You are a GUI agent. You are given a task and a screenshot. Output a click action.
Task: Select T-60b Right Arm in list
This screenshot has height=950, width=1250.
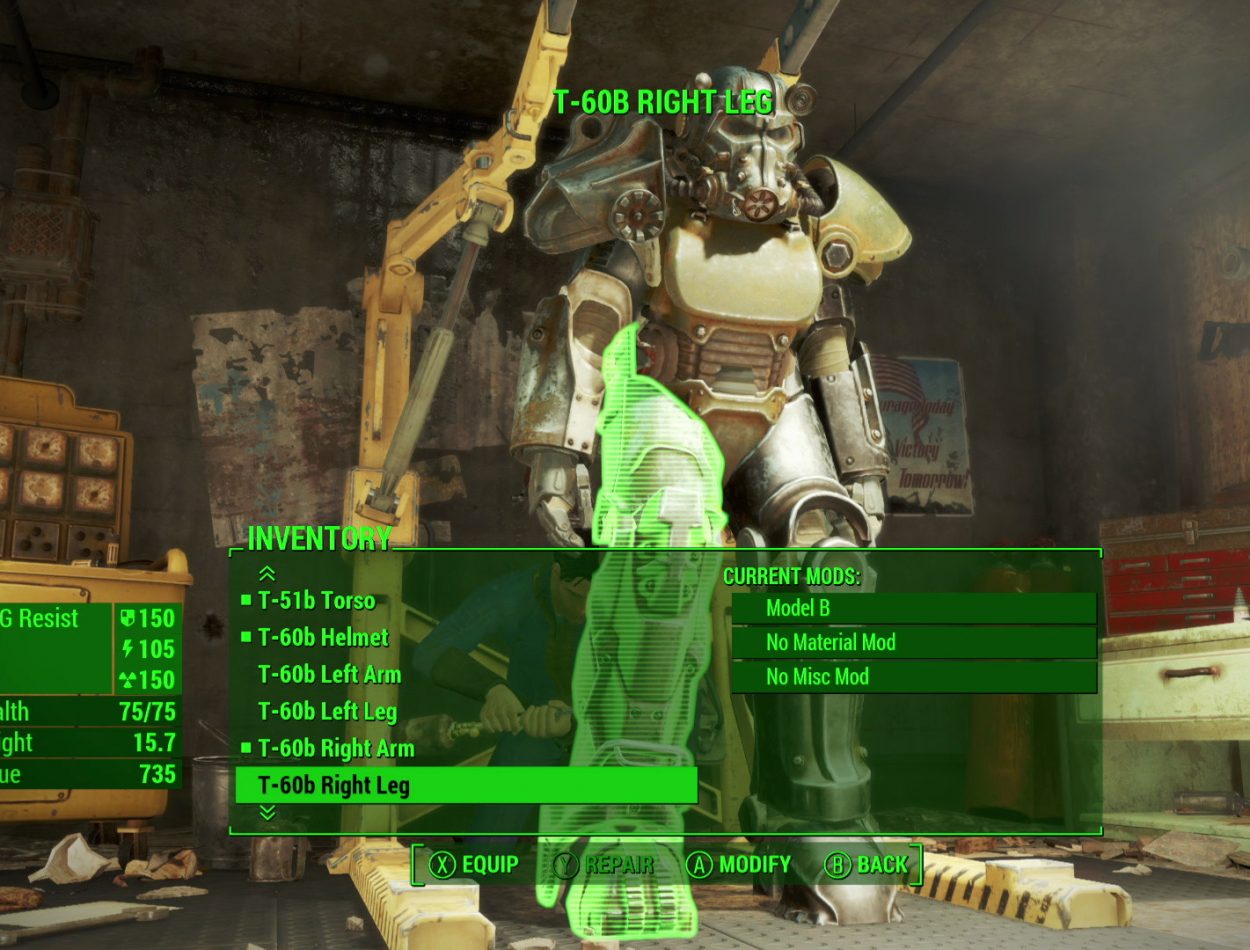point(335,748)
